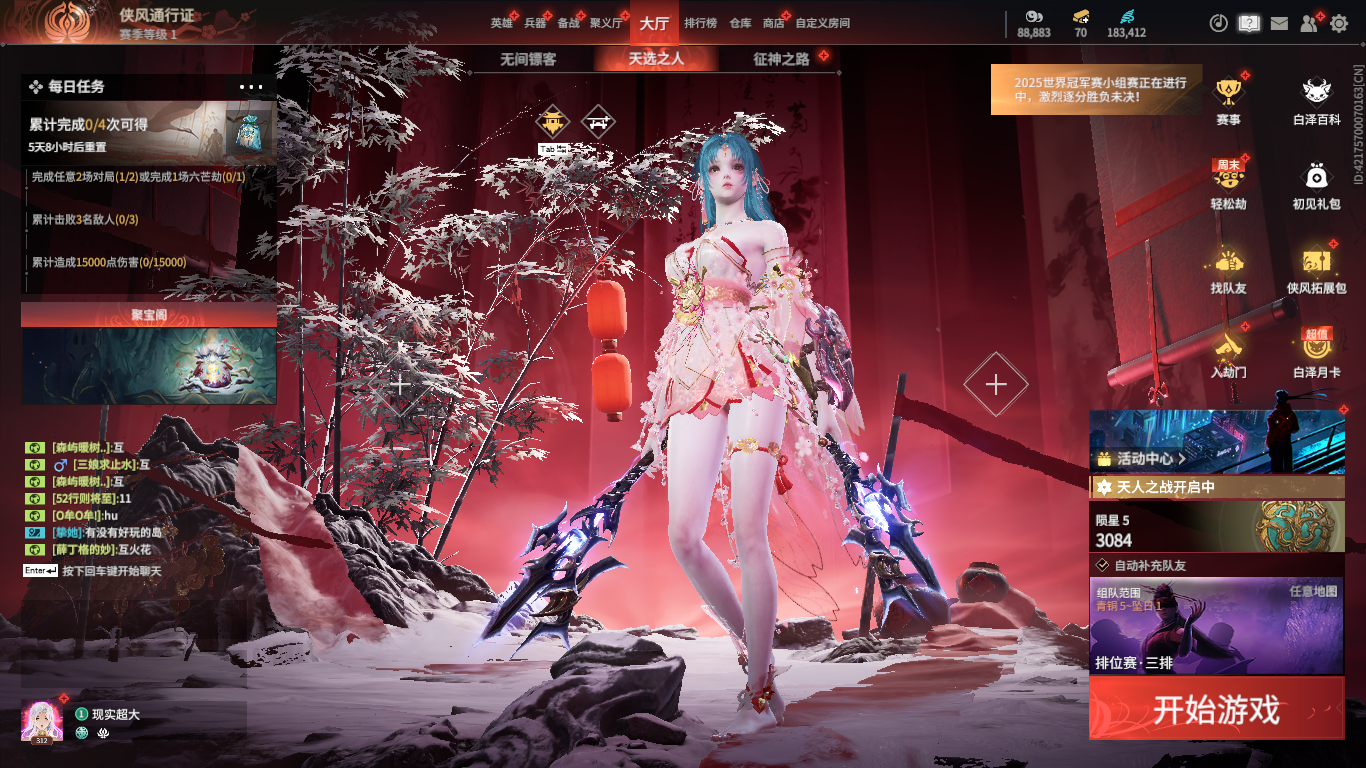
Task: Open the 仓库 storage menu
Action: pos(740,23)
